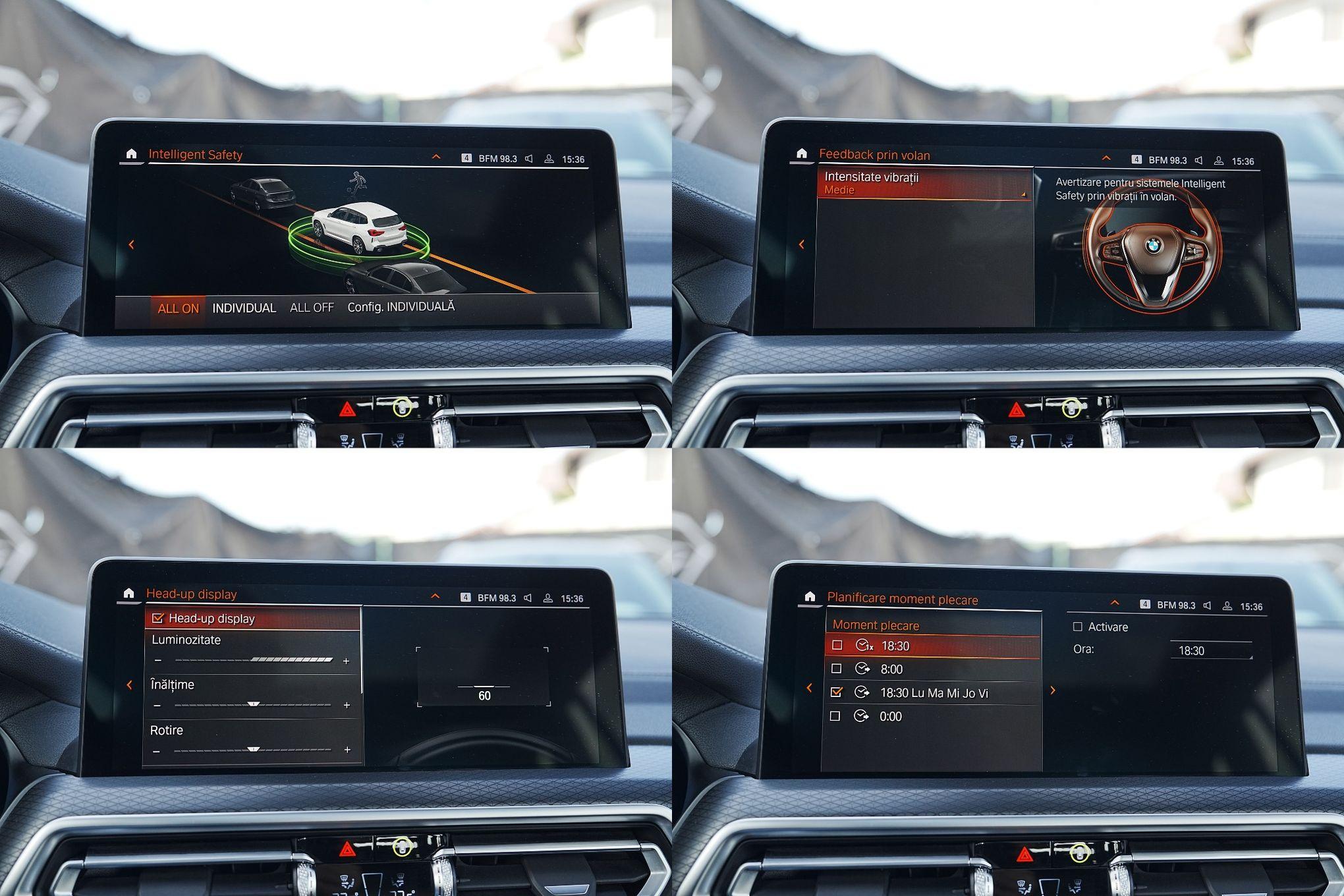Choose the INDIVIDUAL safety mode
This screenshot has width=1344, height=896.
pyautogui.click(x=244, y=308)
